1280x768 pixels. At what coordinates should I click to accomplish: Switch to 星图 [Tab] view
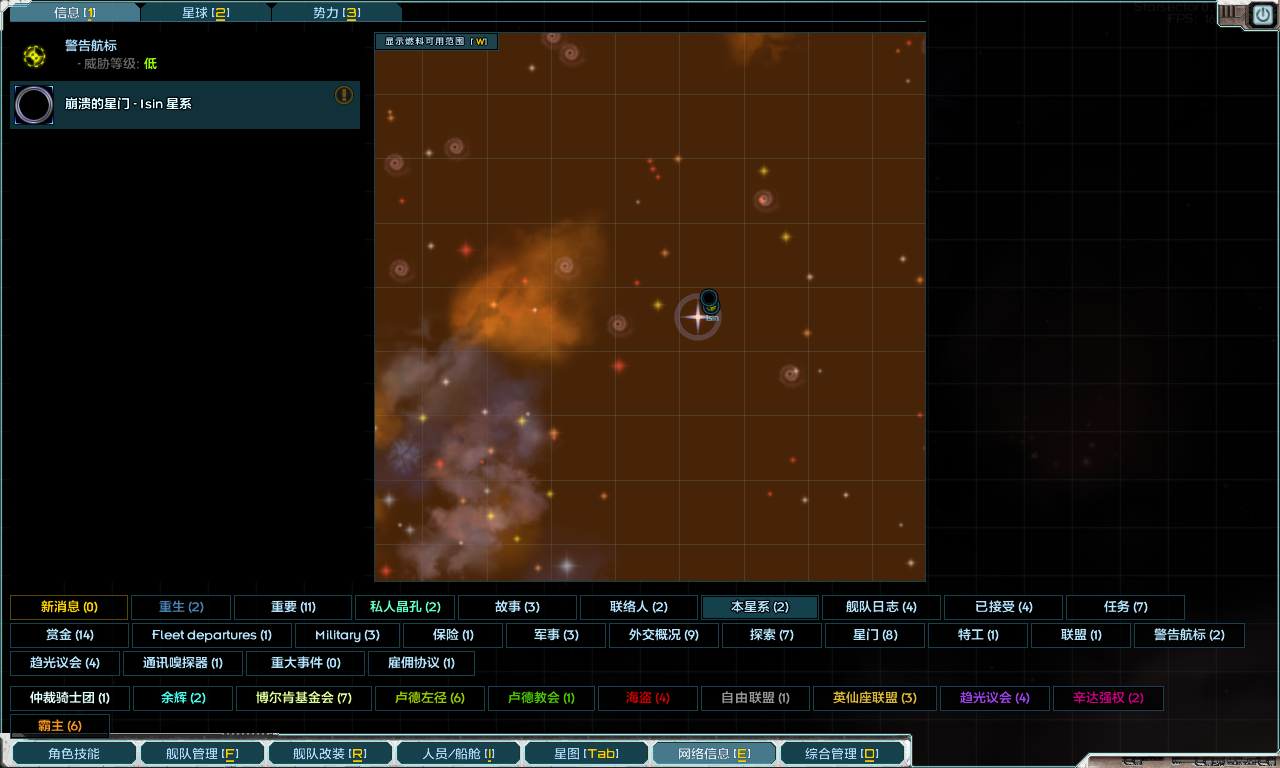pos(586,753)
